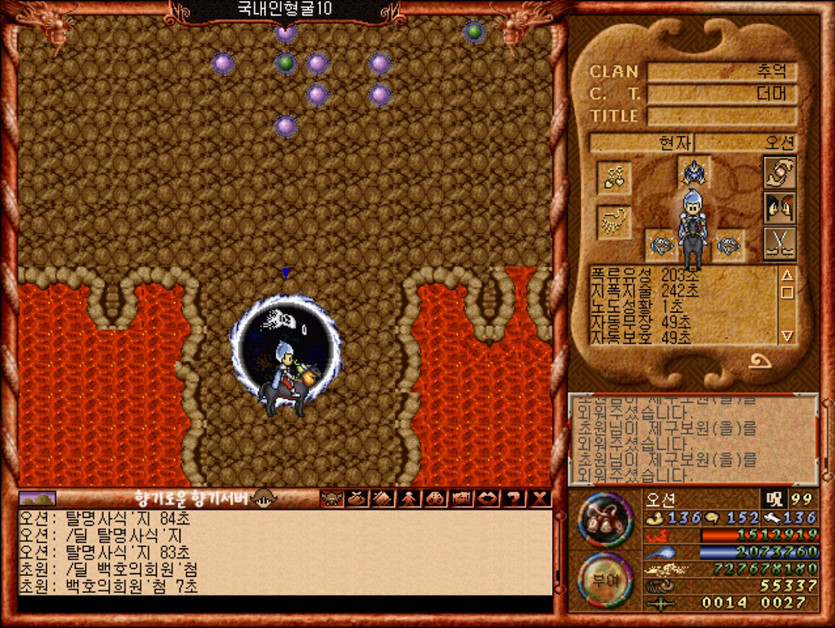Select the earrings equipment slot
835x628 pixels.
tap(613, 178)
